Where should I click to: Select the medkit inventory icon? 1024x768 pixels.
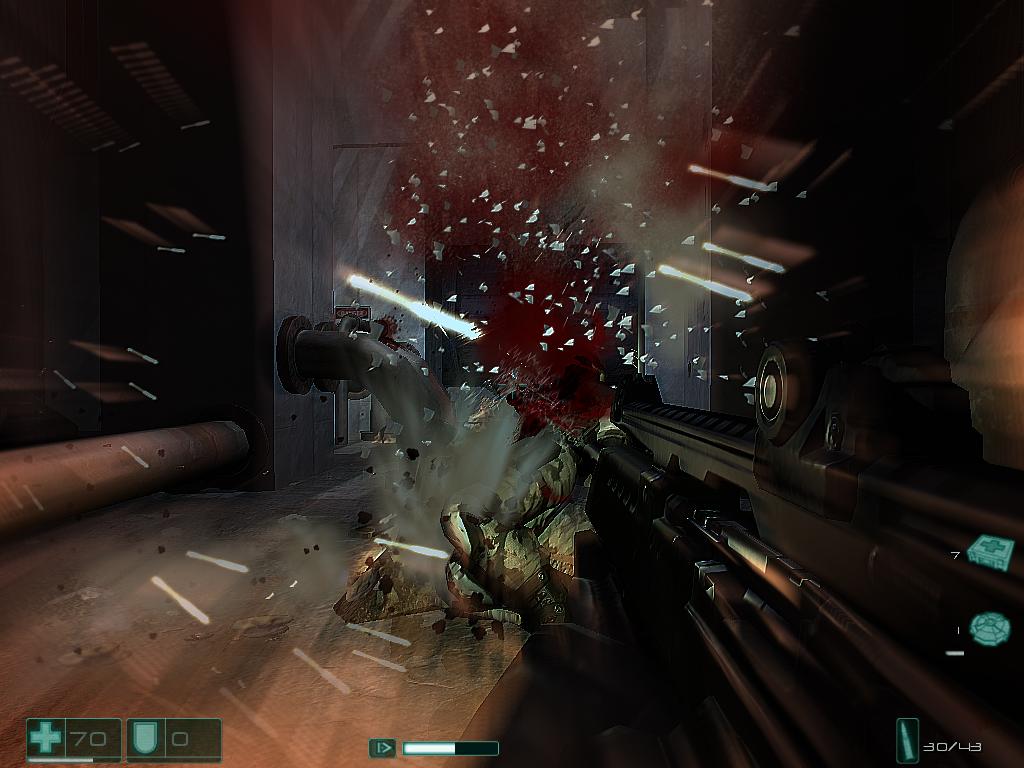[x=990, y=550]
